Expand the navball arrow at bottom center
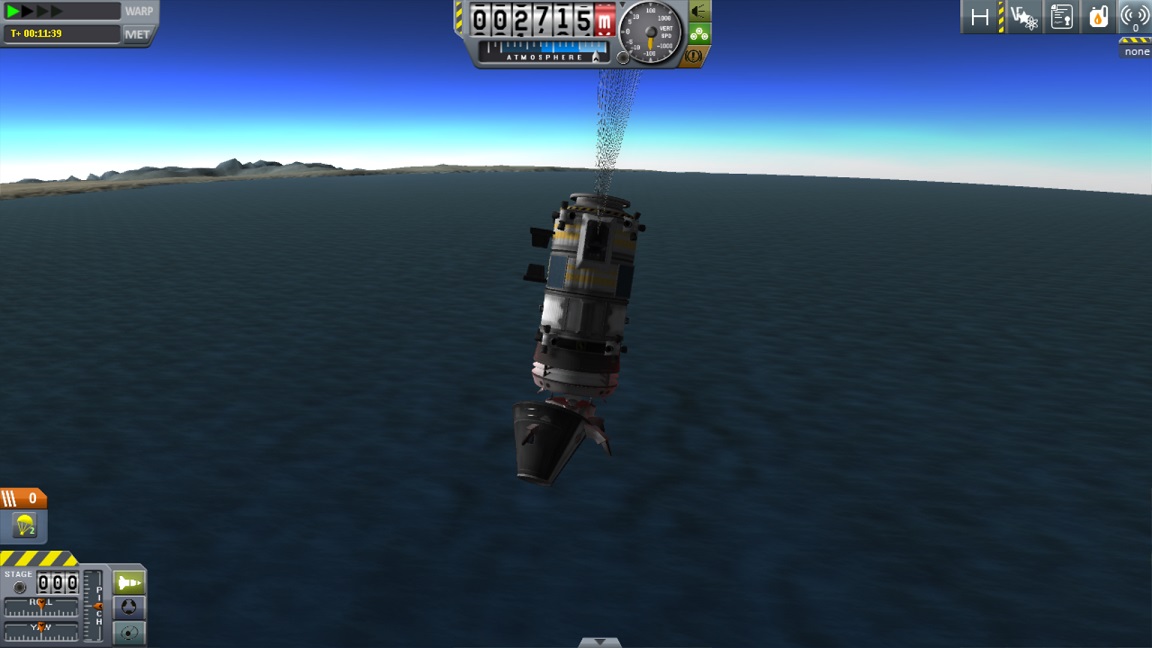 [x=599, y=642]
